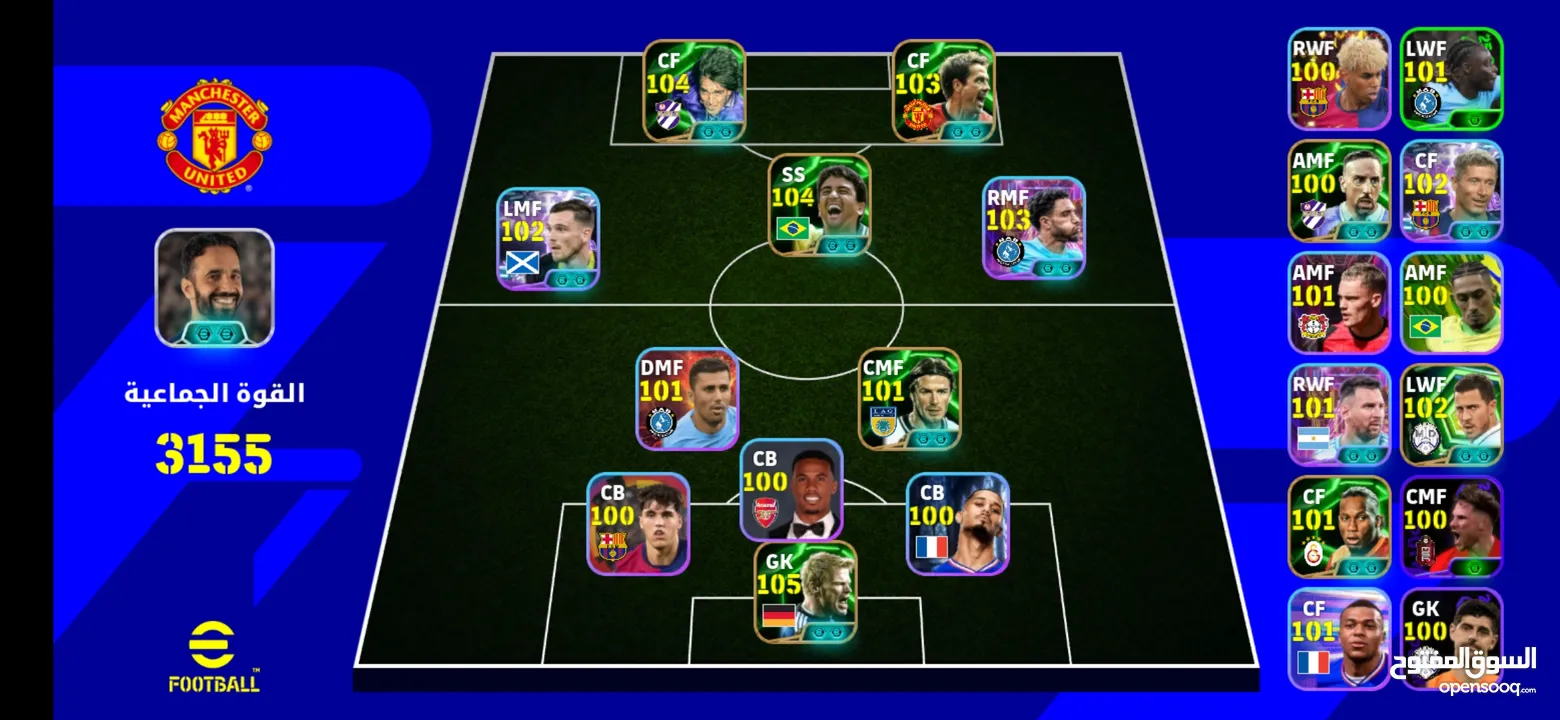The height and width of the screenshot is (720, 1560).
Task: Click the Manchester United team crest
Action: click(213, 135)
